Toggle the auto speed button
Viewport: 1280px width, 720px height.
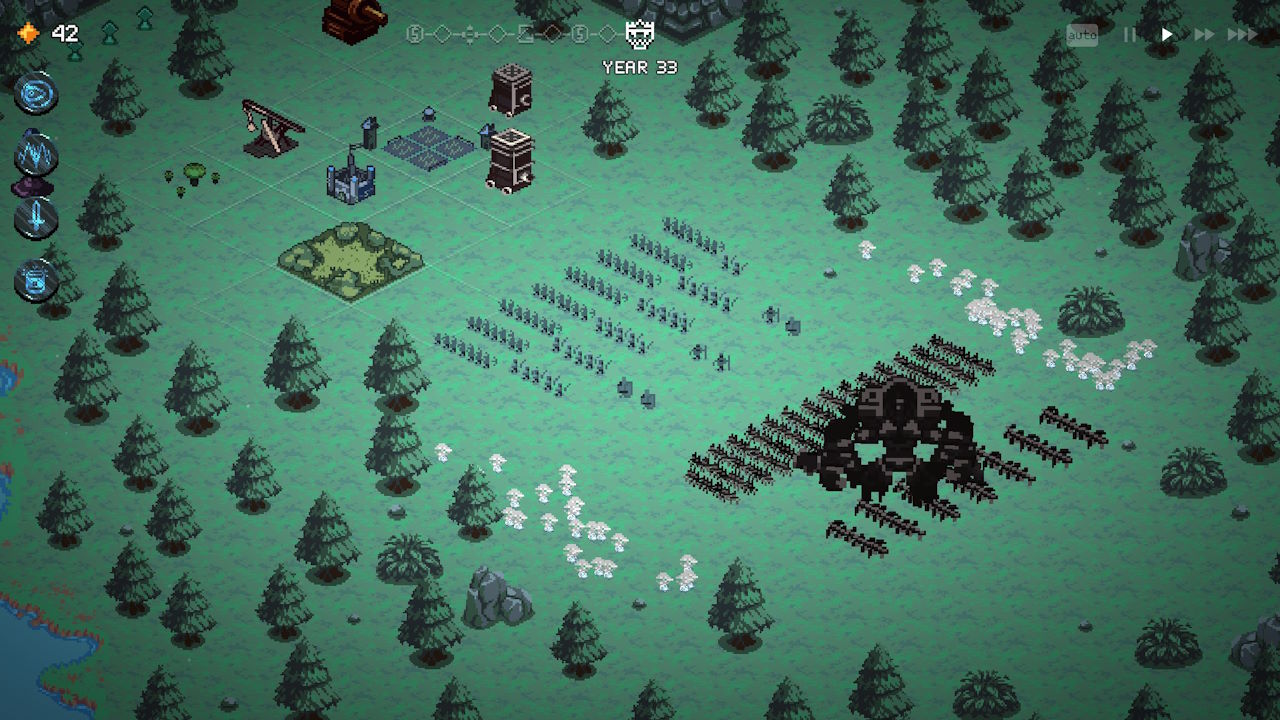(x=1082, y=36)
